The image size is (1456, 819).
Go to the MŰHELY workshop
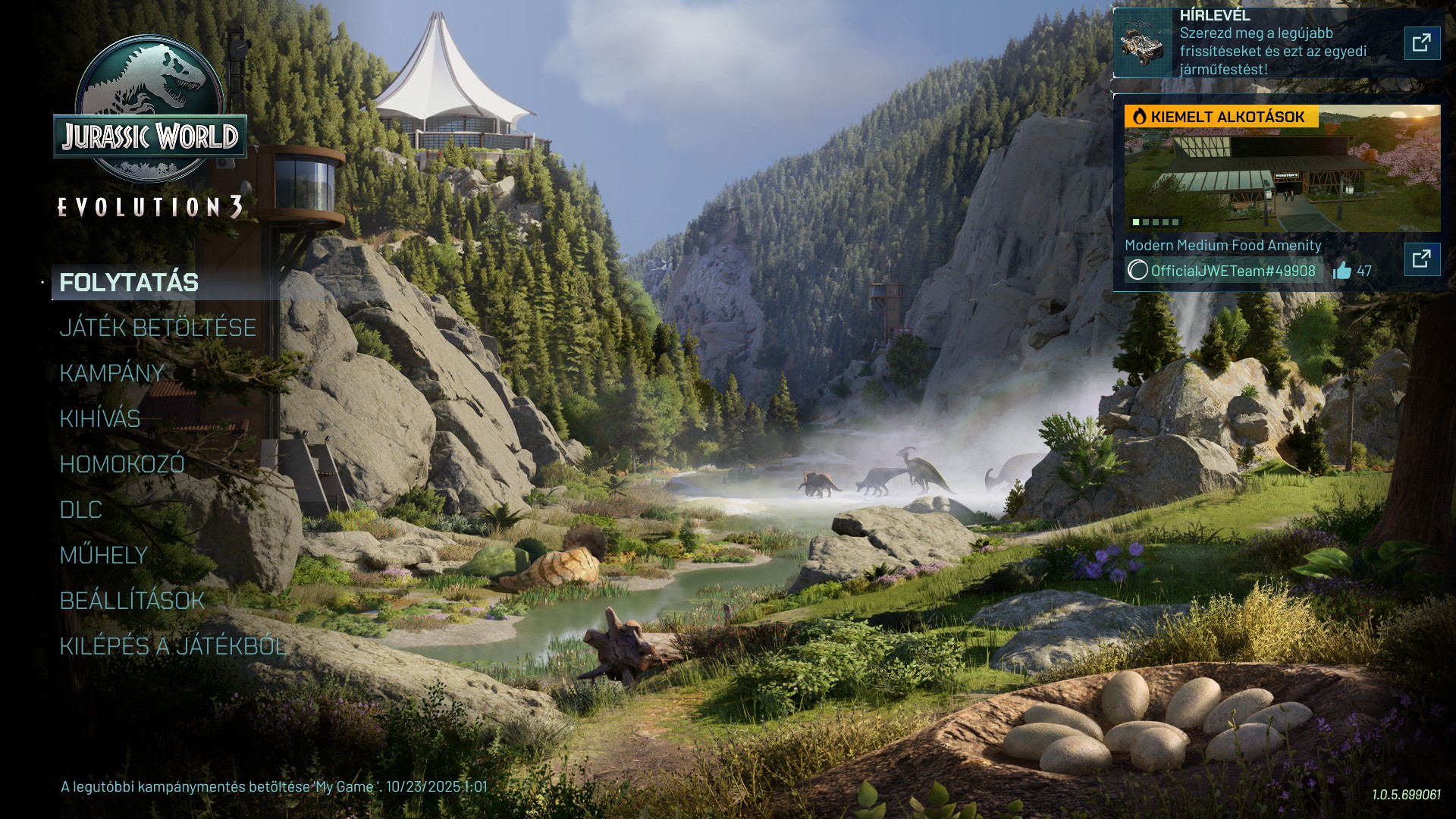tap(104, 555)
